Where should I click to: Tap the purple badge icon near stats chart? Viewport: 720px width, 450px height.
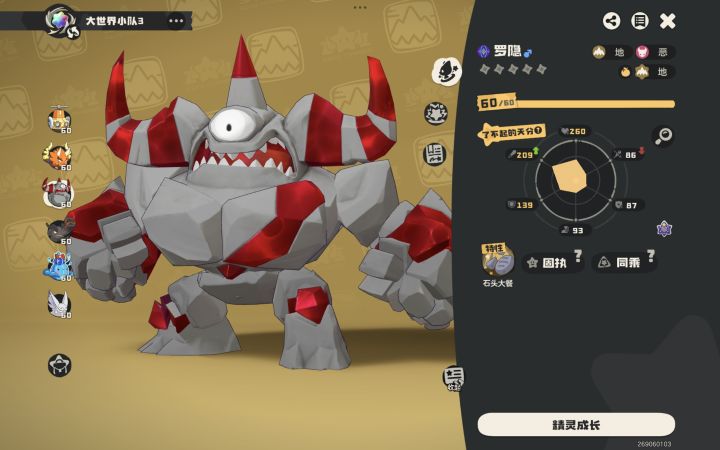pyautogui.click(x=664, y=229)
